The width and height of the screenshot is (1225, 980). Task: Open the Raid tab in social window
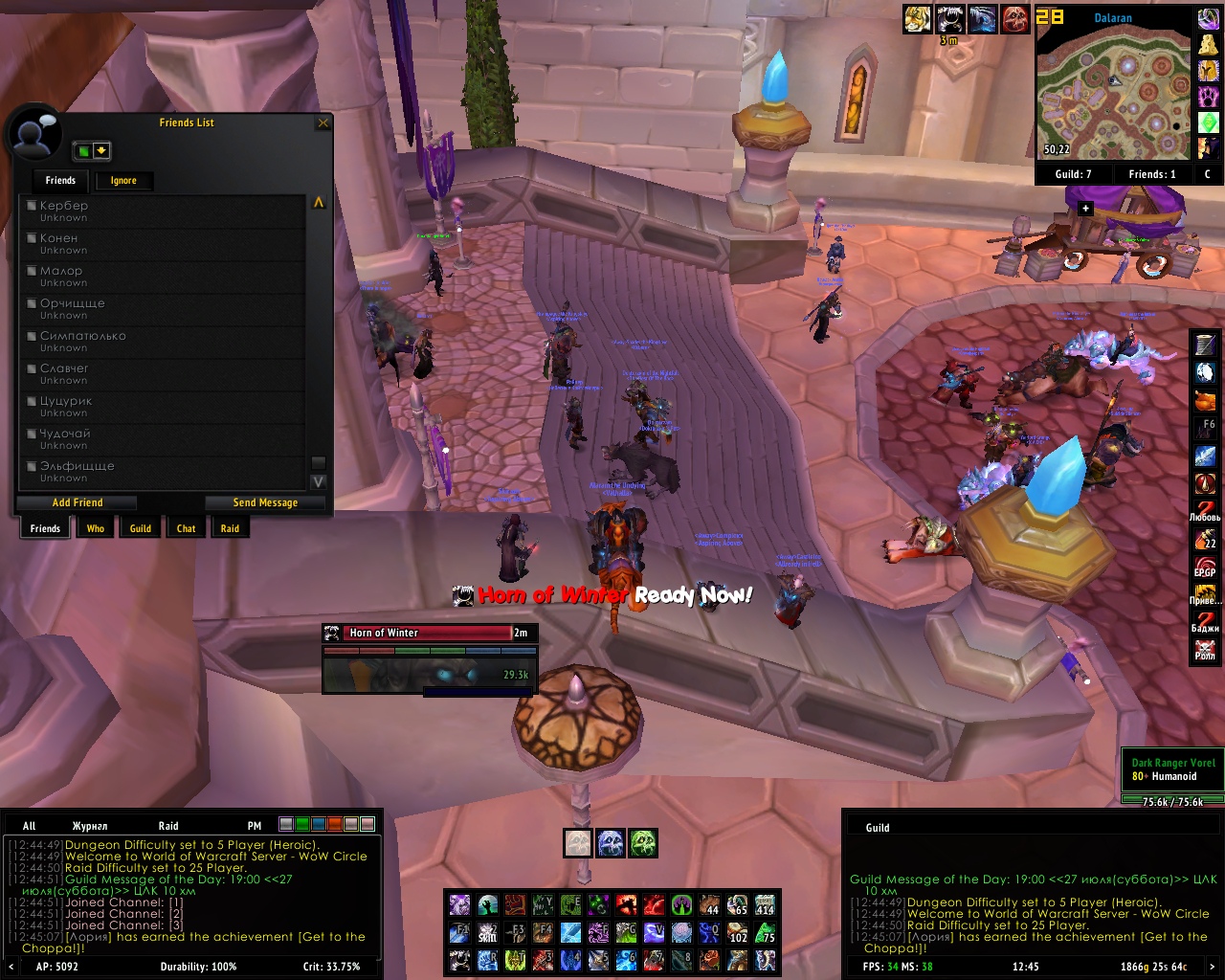pyautogui.click(x=230, y=528)
